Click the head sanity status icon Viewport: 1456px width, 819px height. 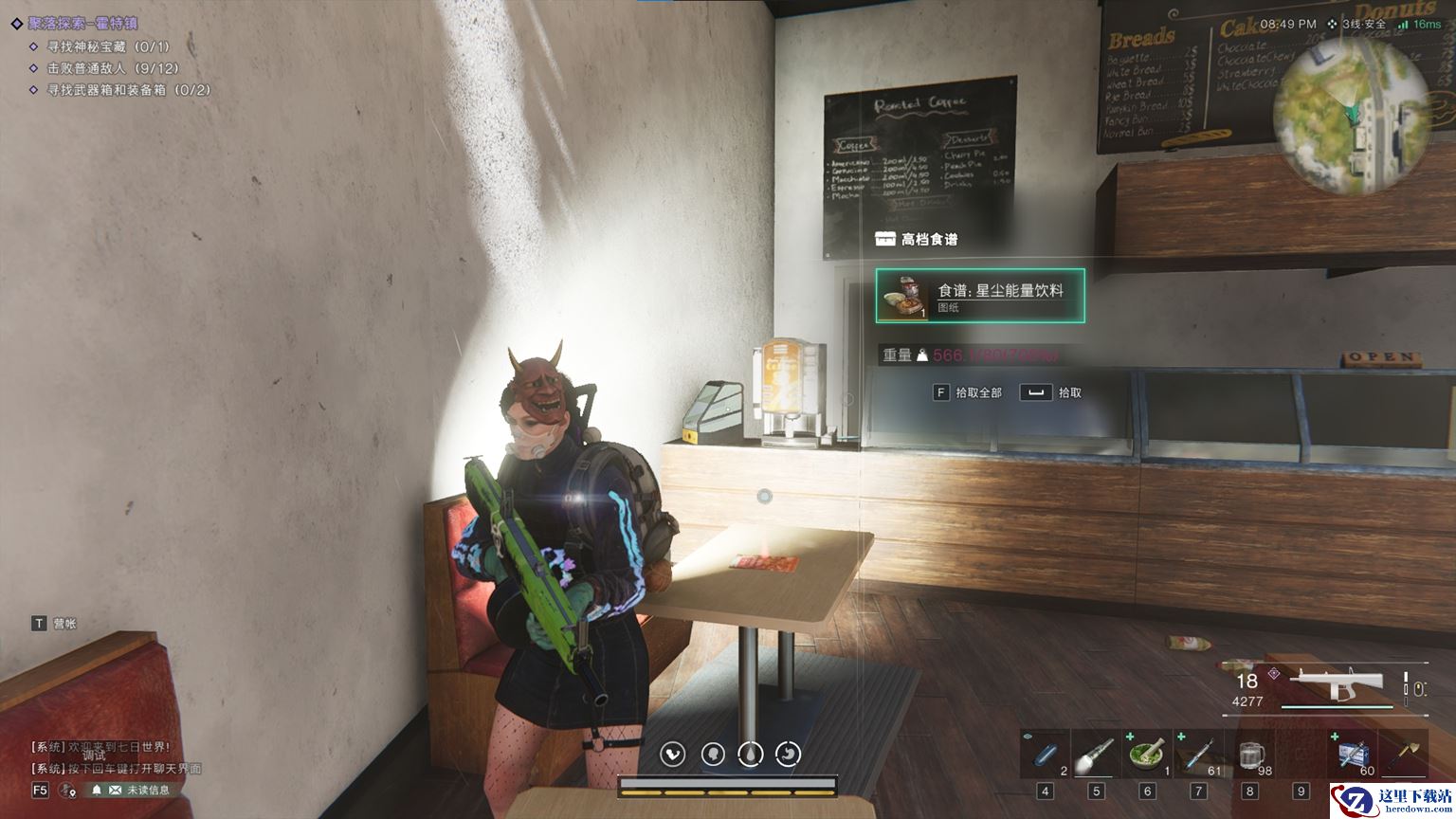(x=713, y=755)
